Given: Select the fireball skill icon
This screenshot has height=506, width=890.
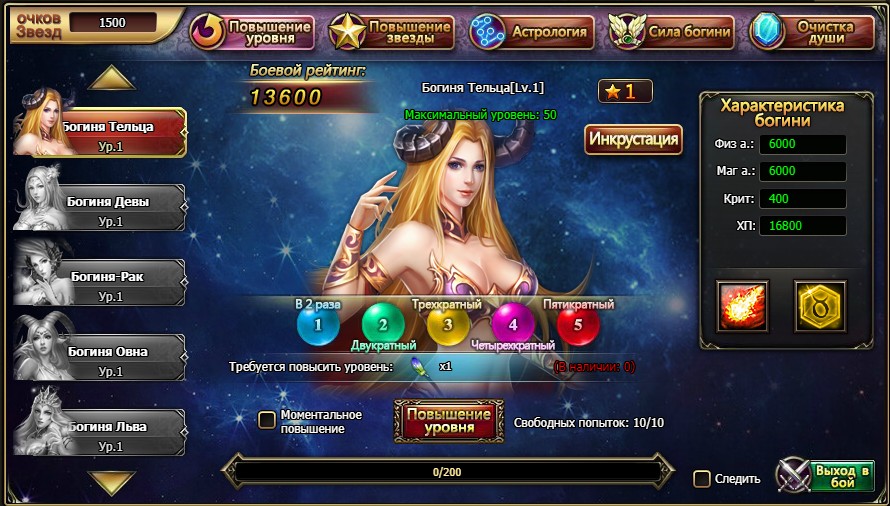Looking at the screenshot, I should 743,306.
